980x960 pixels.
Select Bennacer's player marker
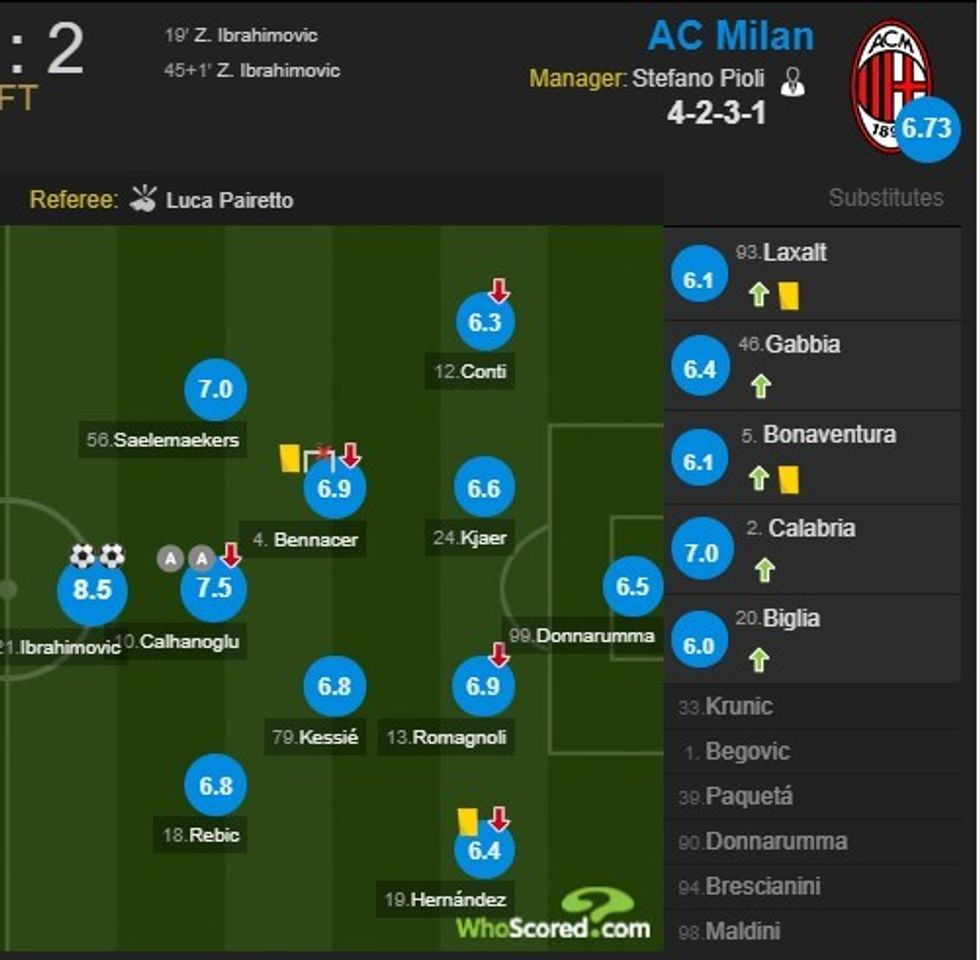[x=335, y=489]
